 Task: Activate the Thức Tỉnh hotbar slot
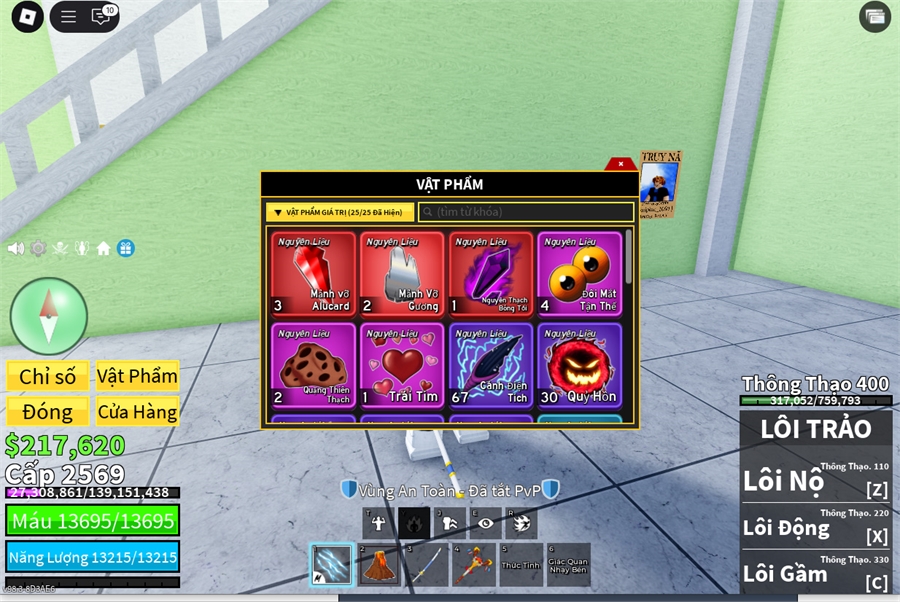coord(520,565)
